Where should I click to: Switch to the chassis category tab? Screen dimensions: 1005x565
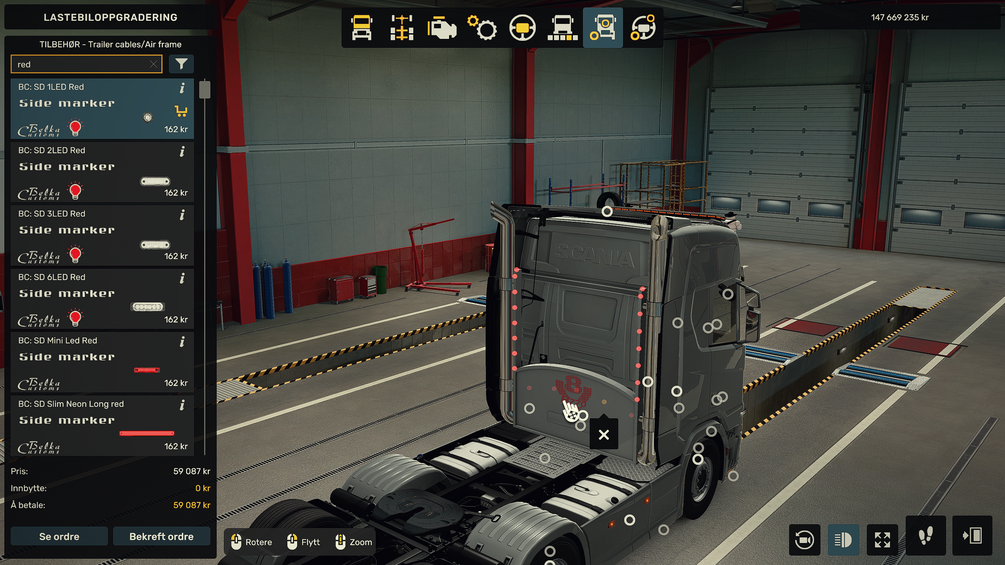(402, 28)
